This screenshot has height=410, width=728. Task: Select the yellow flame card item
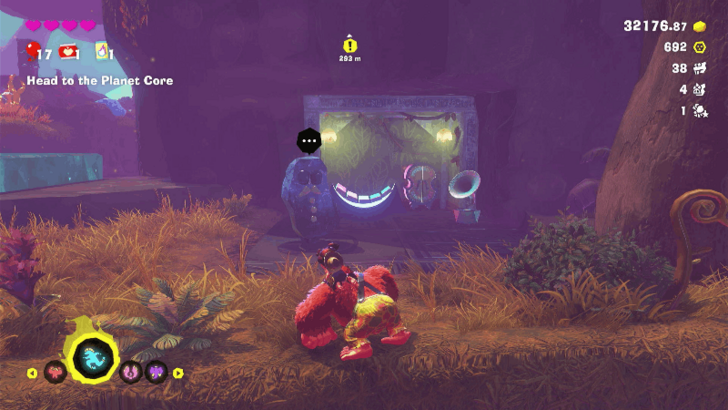point(101,51)
